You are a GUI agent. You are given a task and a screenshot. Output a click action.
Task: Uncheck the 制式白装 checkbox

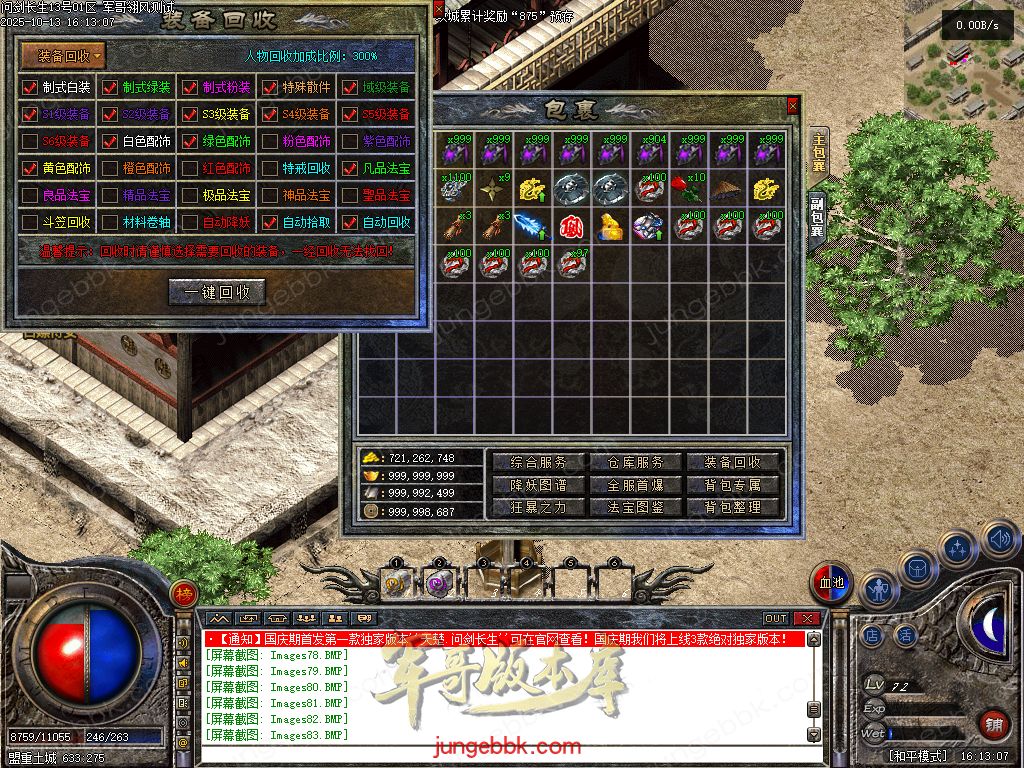(30, 87)
